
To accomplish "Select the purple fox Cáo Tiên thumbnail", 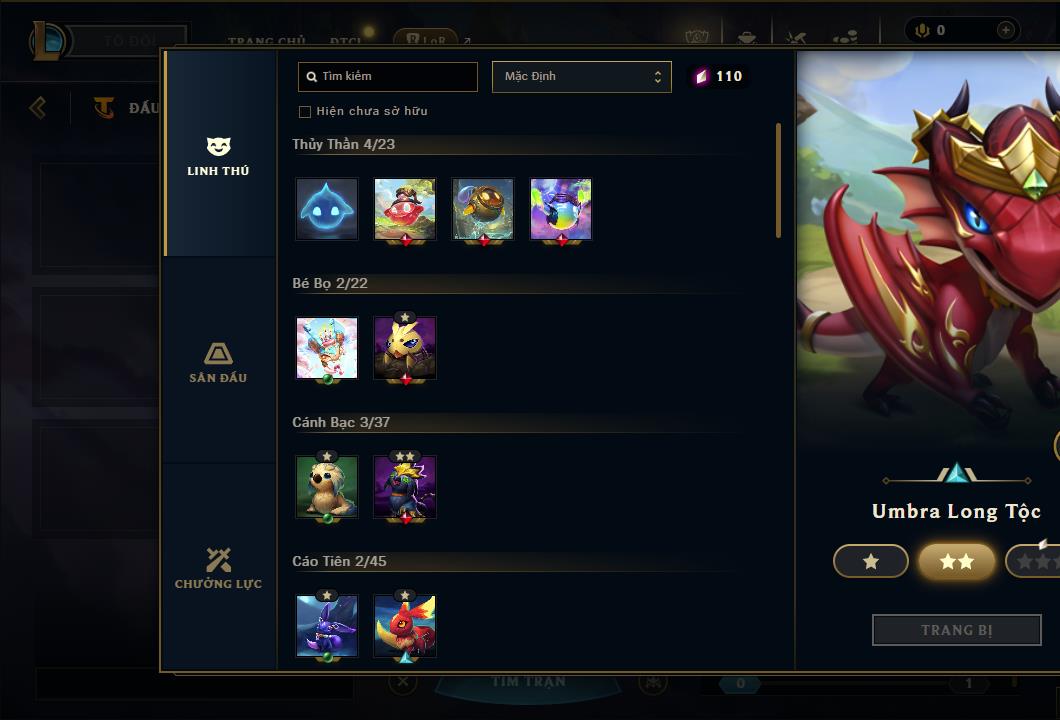I will (x=327, y=626).
